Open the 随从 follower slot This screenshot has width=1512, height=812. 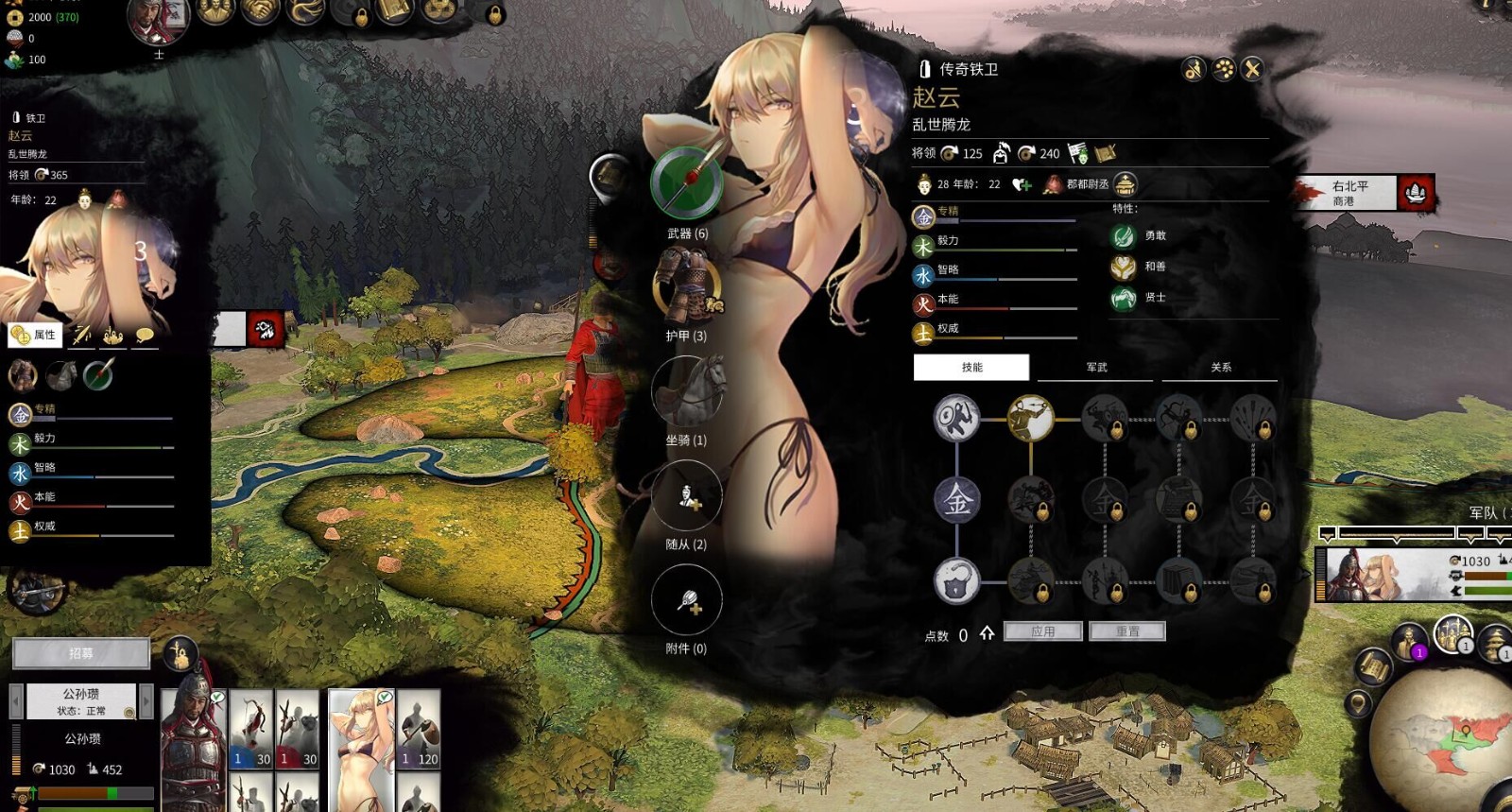687,495
